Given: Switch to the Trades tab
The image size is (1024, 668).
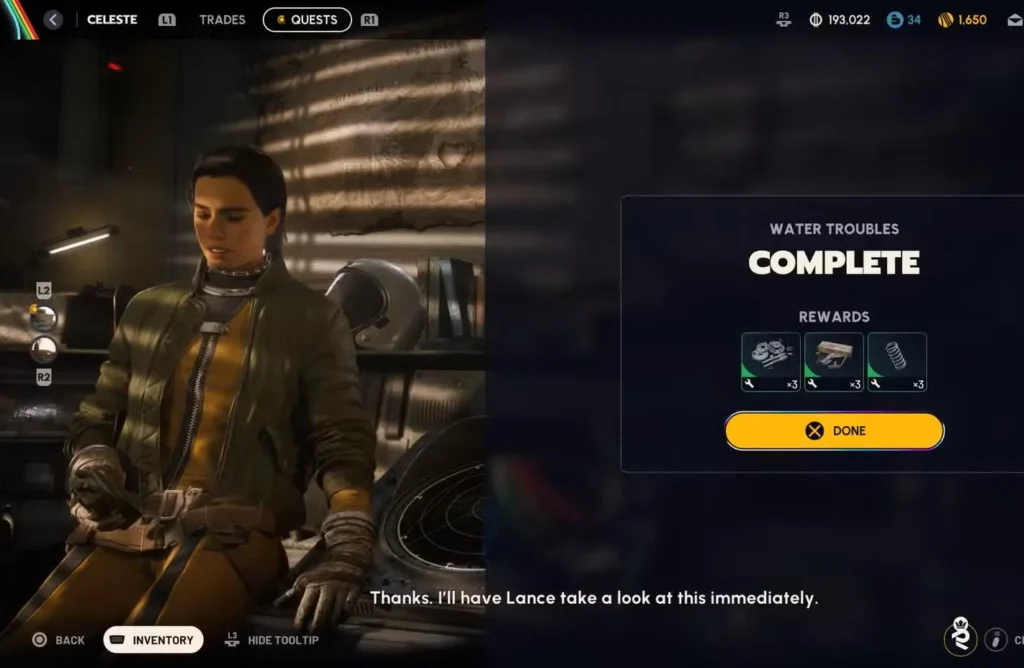Looking at the screenshot, I should pyautogui.click(x=222, y=20).
